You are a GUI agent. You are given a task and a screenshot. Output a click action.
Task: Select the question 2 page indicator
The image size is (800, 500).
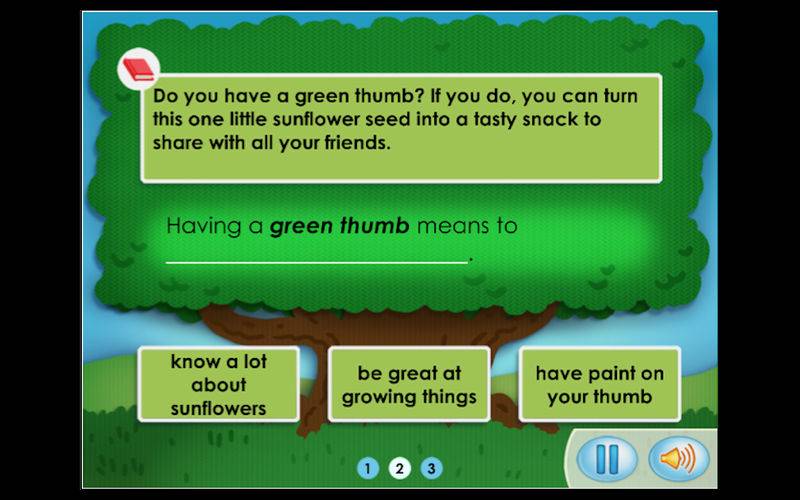400,468
